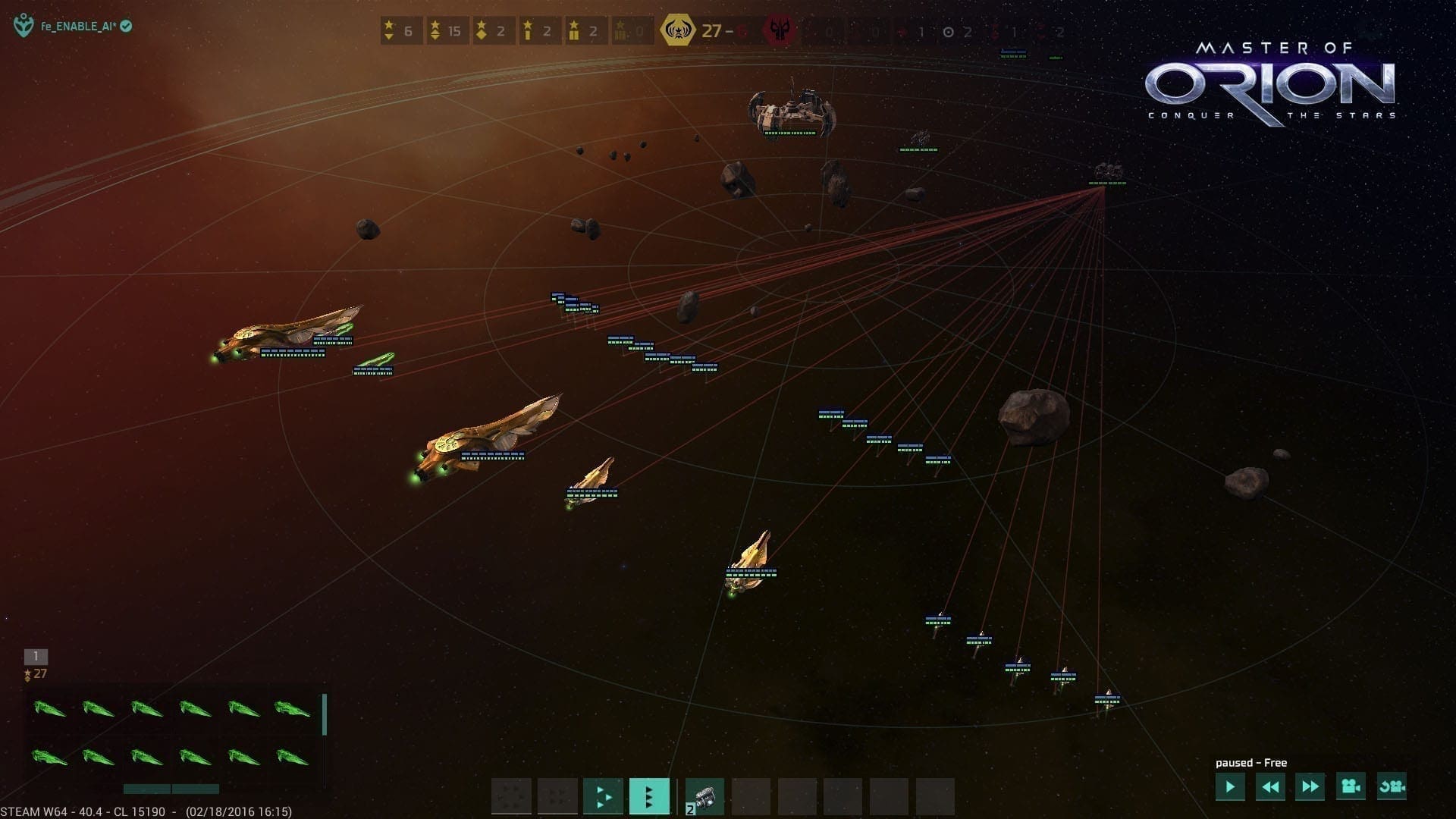Select the first ship in fleet panel

click(50, 709)
